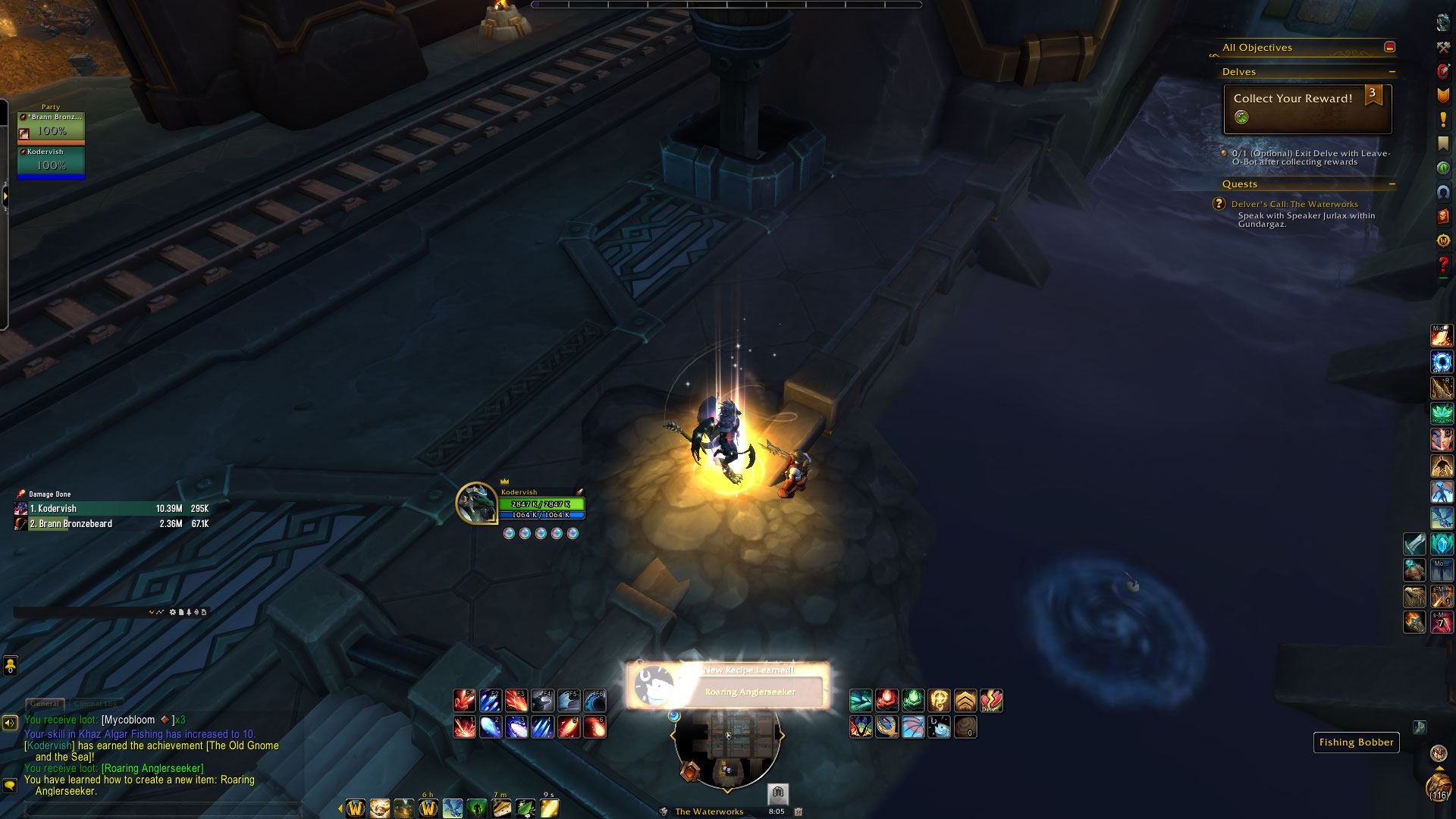Click the New Recipe Learned toast
This screenshot has width=1456, height=819.
727,685
